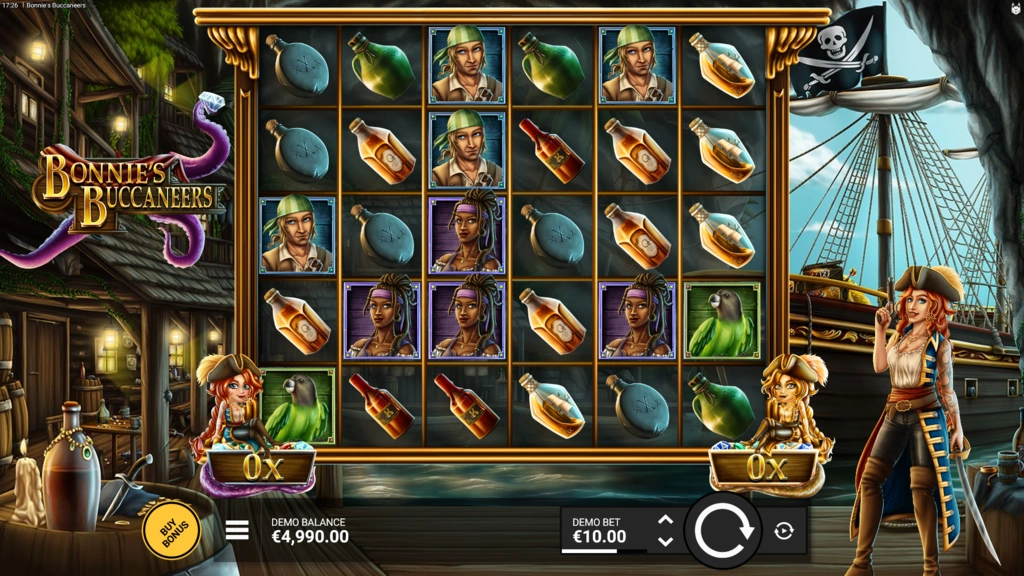
Task: Decrease the demo bet with the down arrow
Action: pyautogui.click(x=666, y=541)
